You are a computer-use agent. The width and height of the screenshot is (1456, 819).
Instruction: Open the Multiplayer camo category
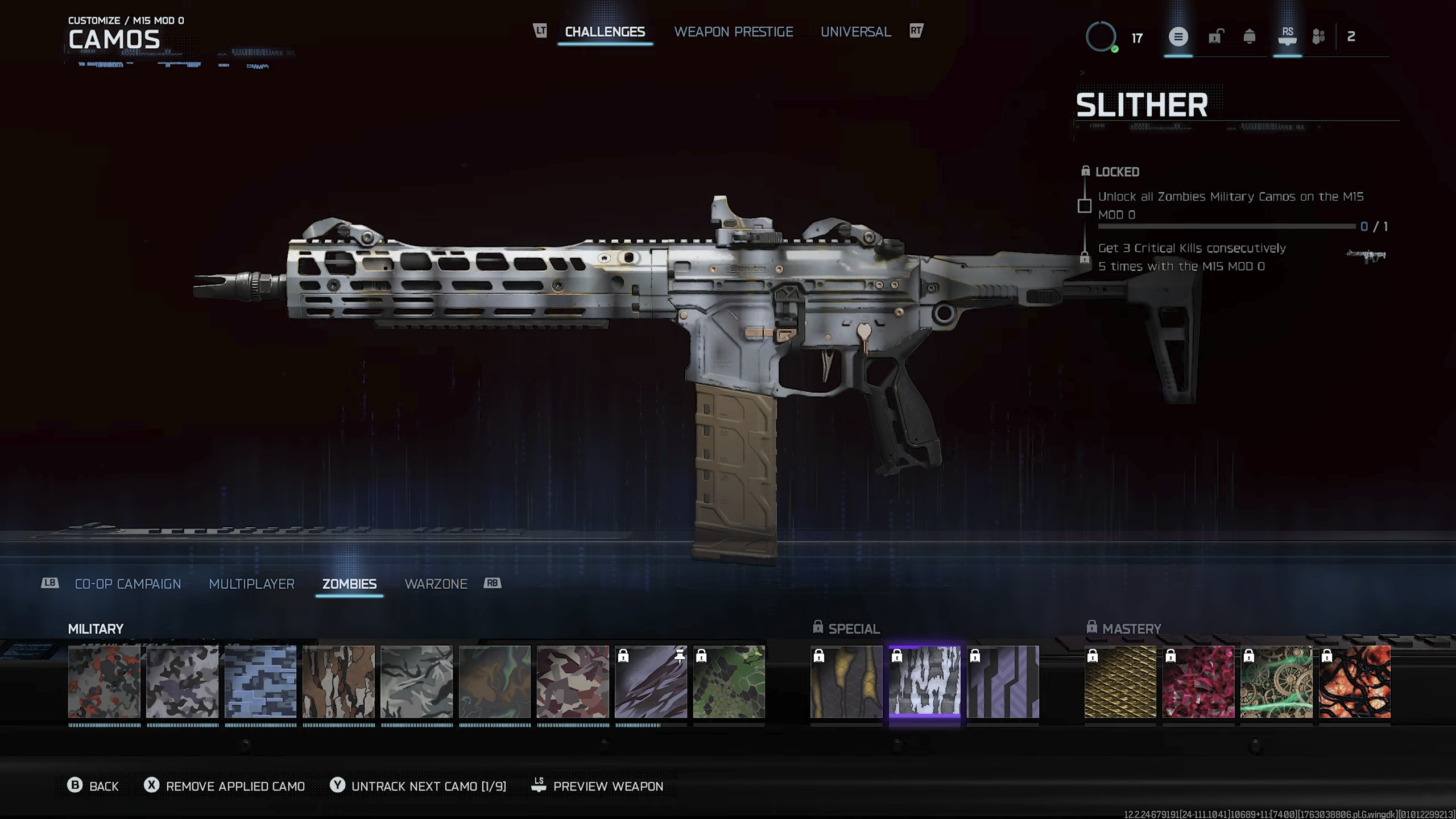(x=252, y=584)
